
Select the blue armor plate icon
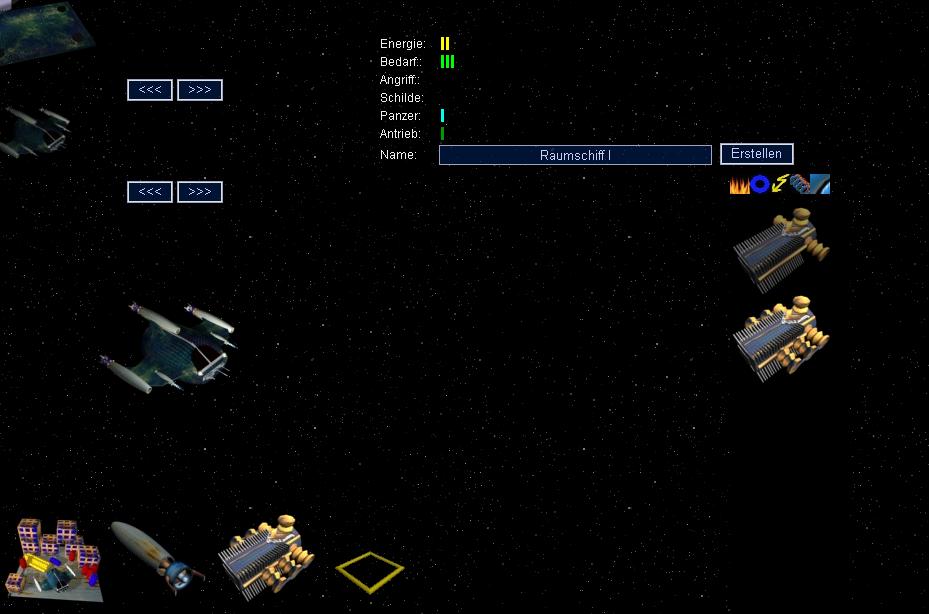click(820, 184)
